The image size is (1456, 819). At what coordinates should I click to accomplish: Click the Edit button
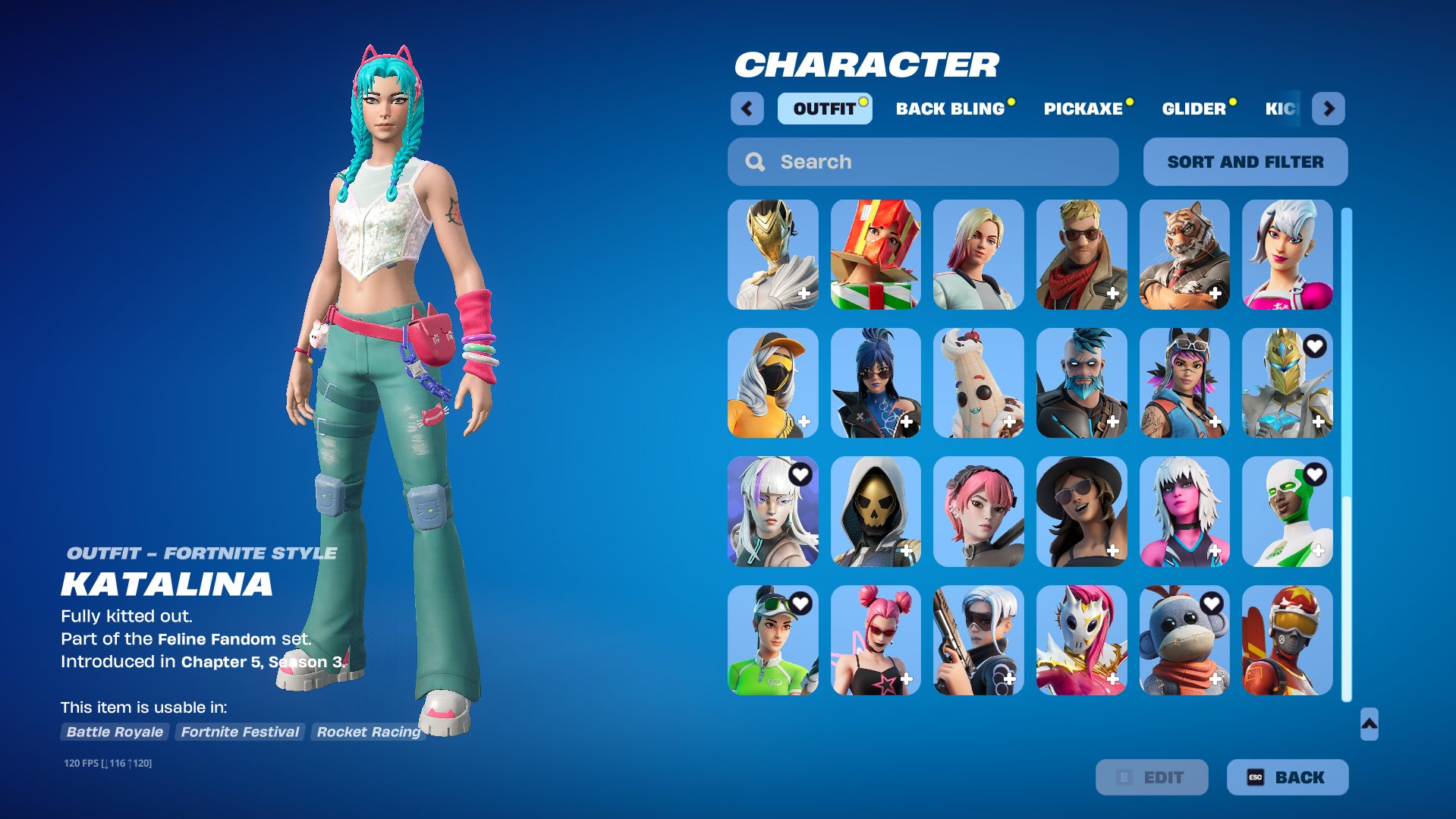pyautogui.click(x=1151, y=777)
